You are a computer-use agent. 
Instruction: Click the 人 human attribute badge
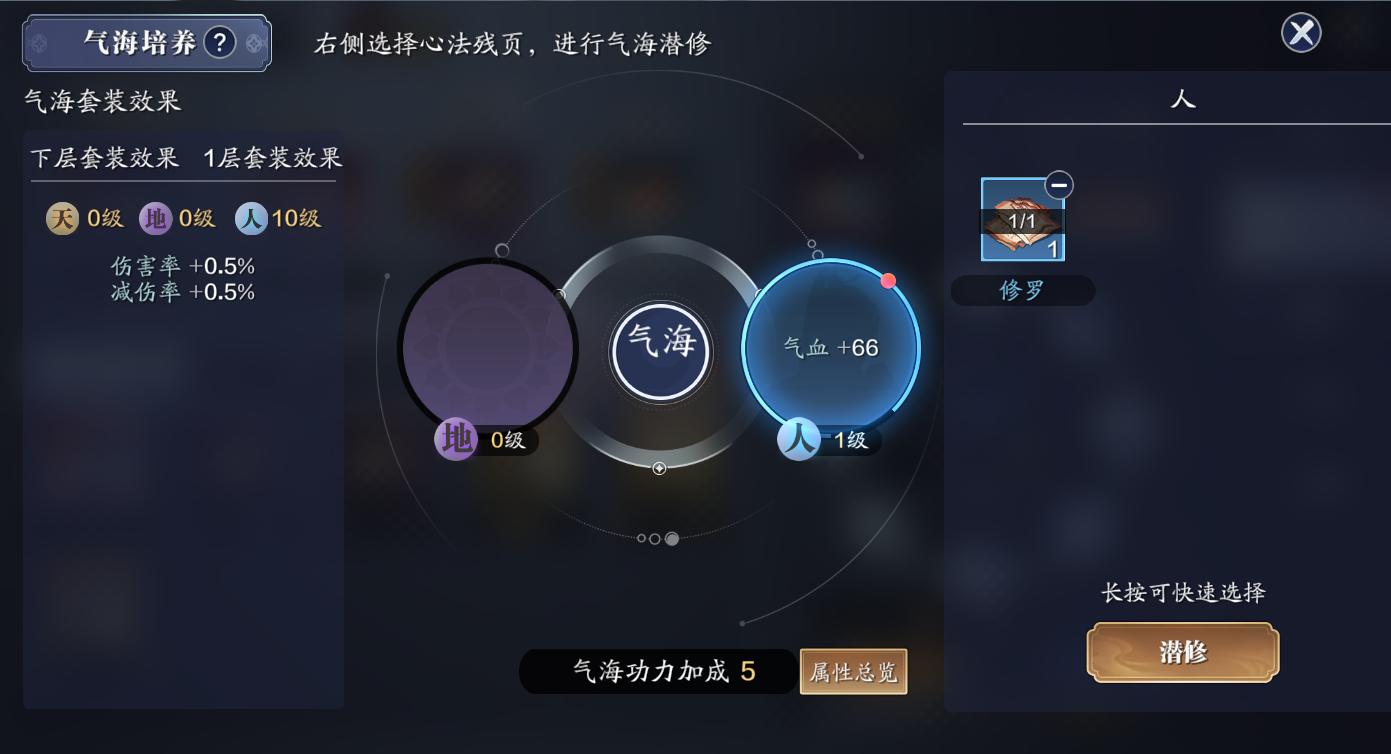click(249, 218)
